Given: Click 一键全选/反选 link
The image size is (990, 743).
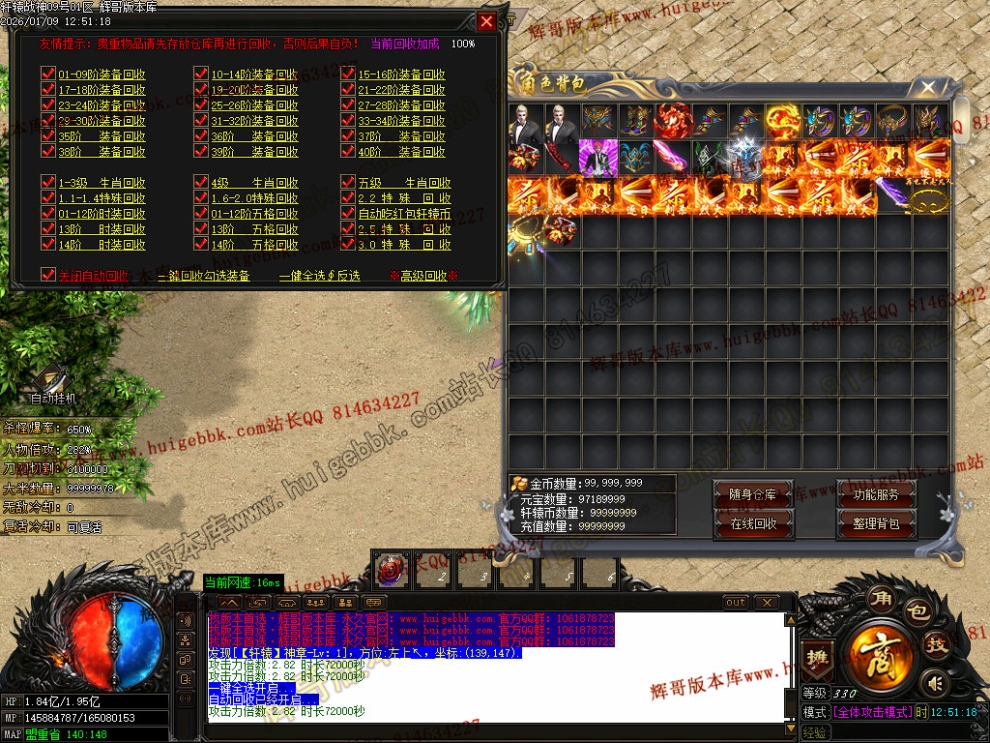Looking at the screenshot, I should coord(319,276).
